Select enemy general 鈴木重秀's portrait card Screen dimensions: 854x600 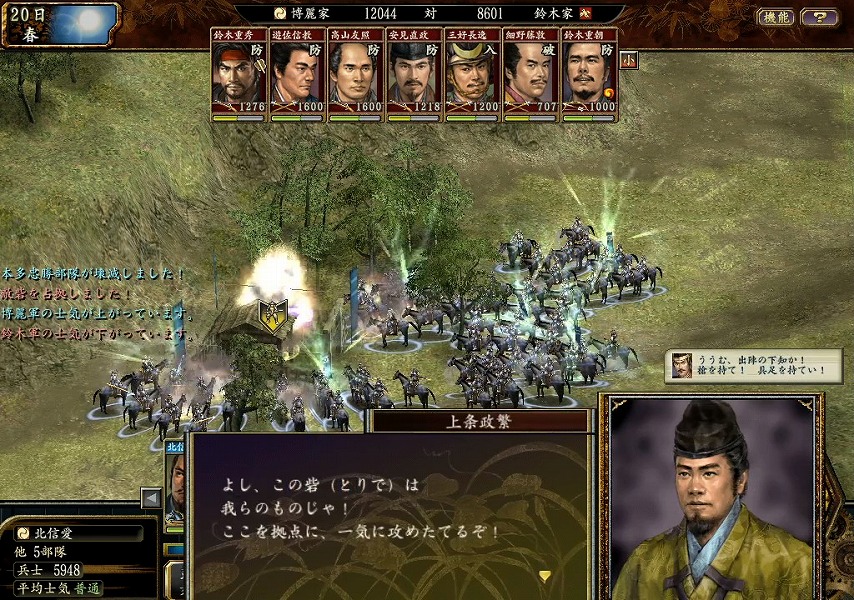tap(239, 76)
